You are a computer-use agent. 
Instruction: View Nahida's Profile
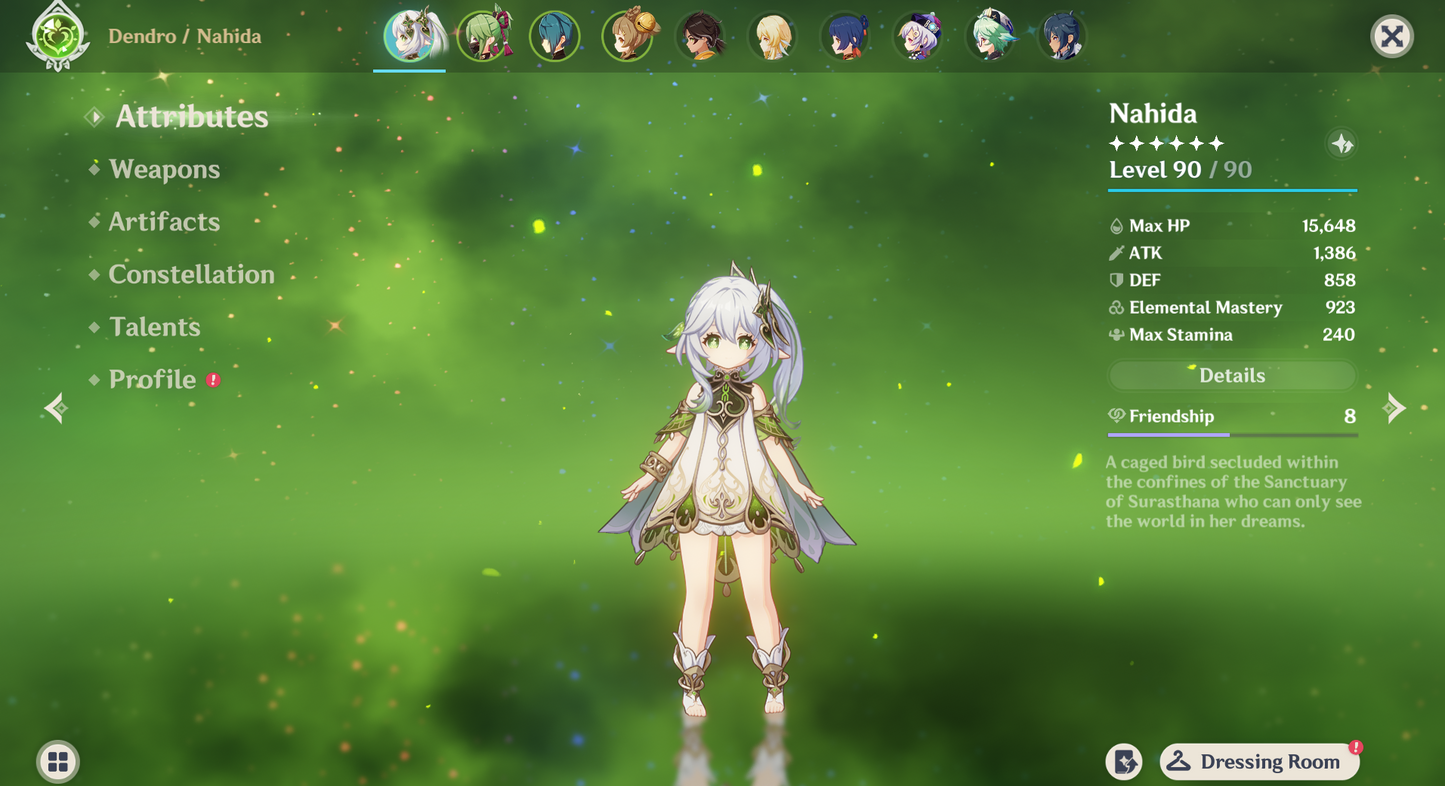[x=152, y=380]
